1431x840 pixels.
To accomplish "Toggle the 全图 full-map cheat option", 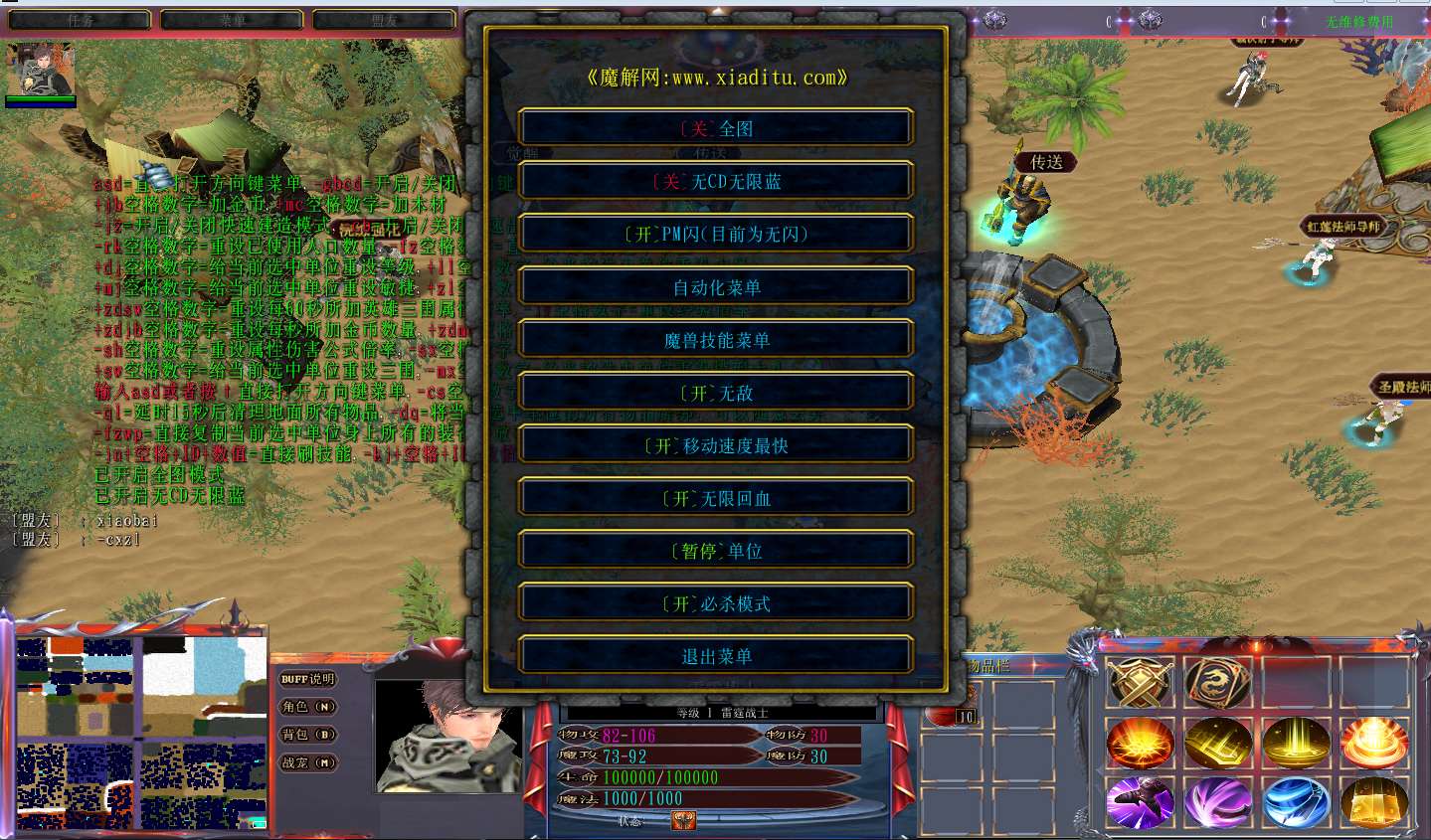I will coord(716,128).
